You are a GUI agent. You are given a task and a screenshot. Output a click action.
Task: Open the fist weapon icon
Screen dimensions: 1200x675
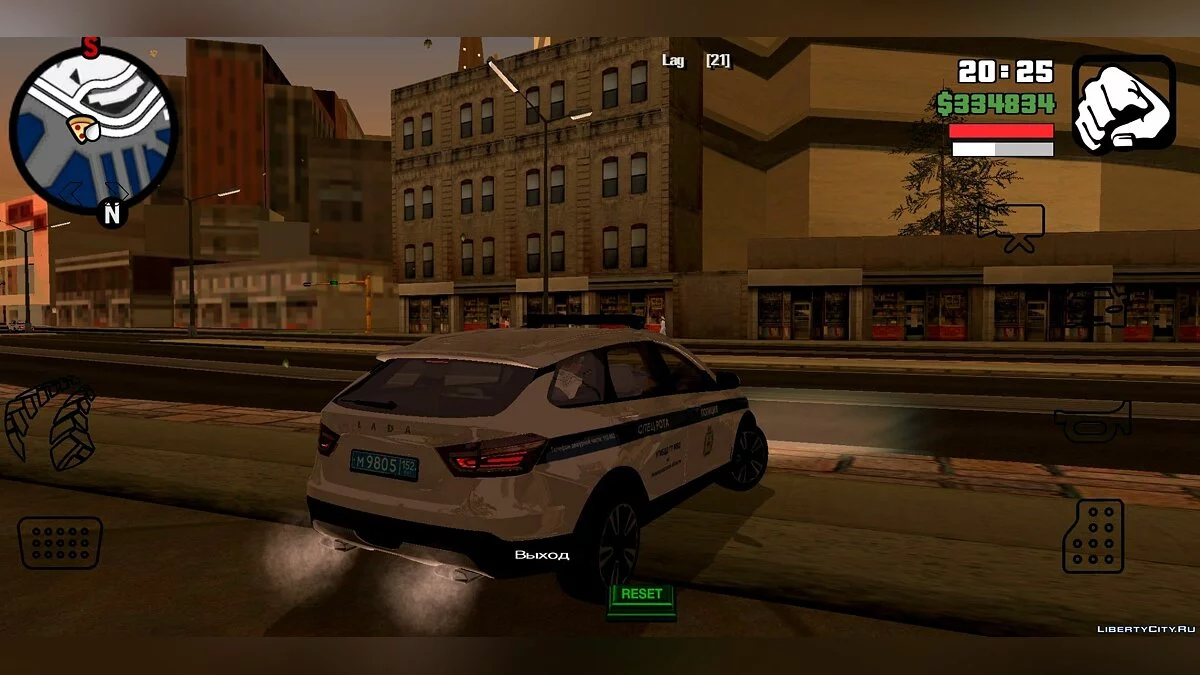(x=1124, y=103)
